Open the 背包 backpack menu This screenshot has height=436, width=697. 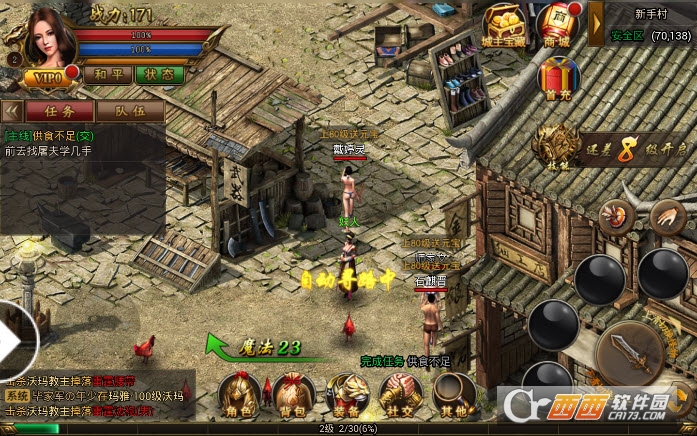pos(291,395)
